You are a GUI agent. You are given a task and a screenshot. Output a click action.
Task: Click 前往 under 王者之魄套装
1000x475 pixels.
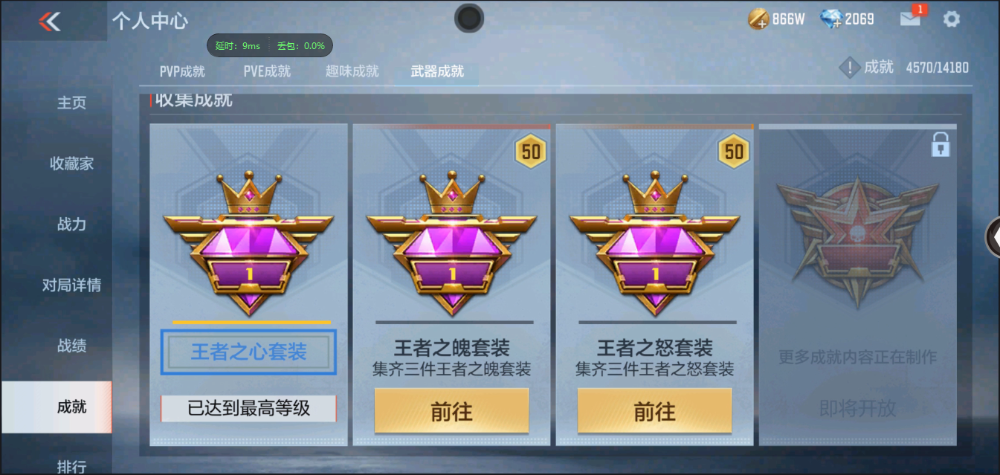tap(452, 411)
